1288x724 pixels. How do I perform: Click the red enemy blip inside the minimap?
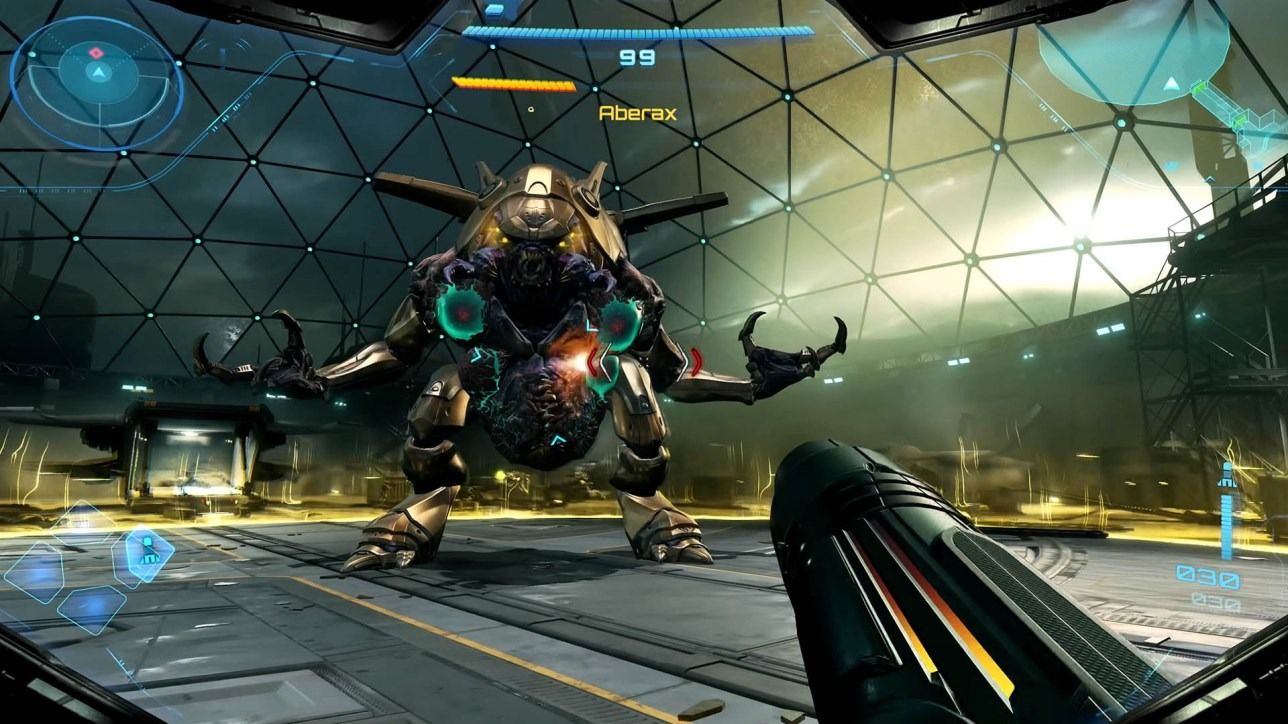[x=96, y=52]
